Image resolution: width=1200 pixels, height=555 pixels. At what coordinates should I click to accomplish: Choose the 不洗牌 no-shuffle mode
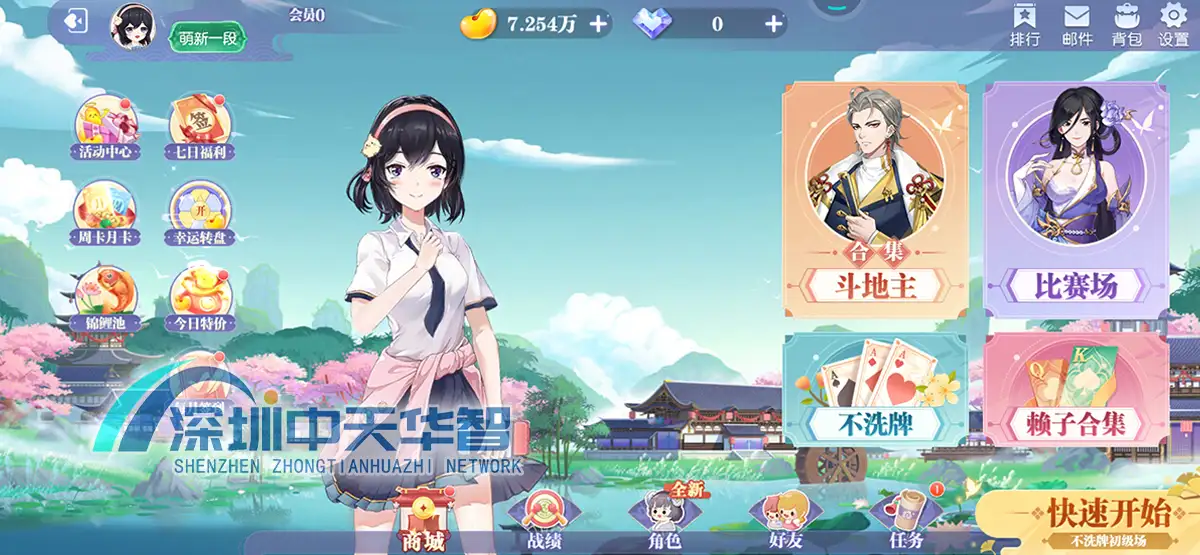(x=875, y=390)
